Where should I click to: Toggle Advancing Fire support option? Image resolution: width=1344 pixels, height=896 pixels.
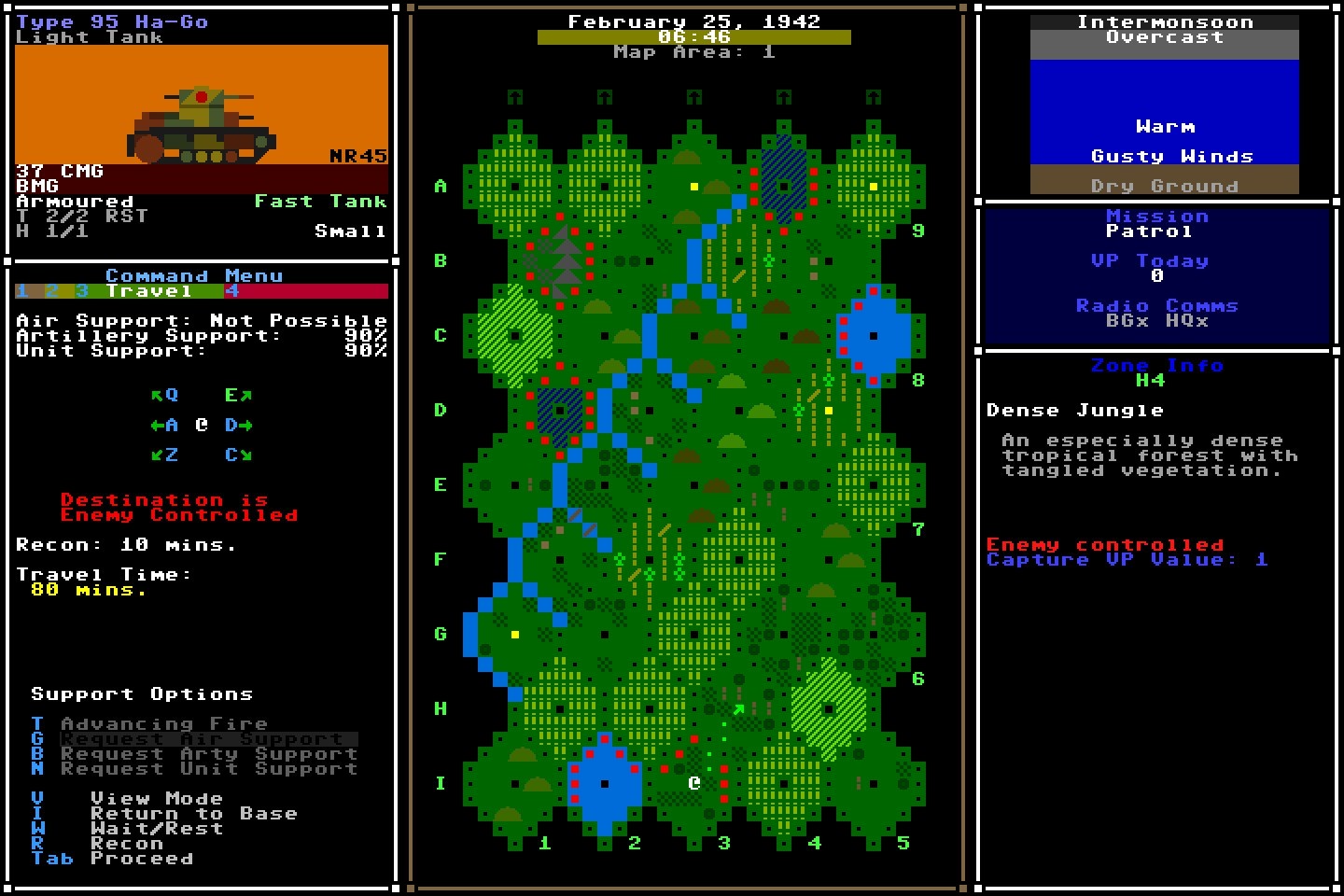(163, 723)
